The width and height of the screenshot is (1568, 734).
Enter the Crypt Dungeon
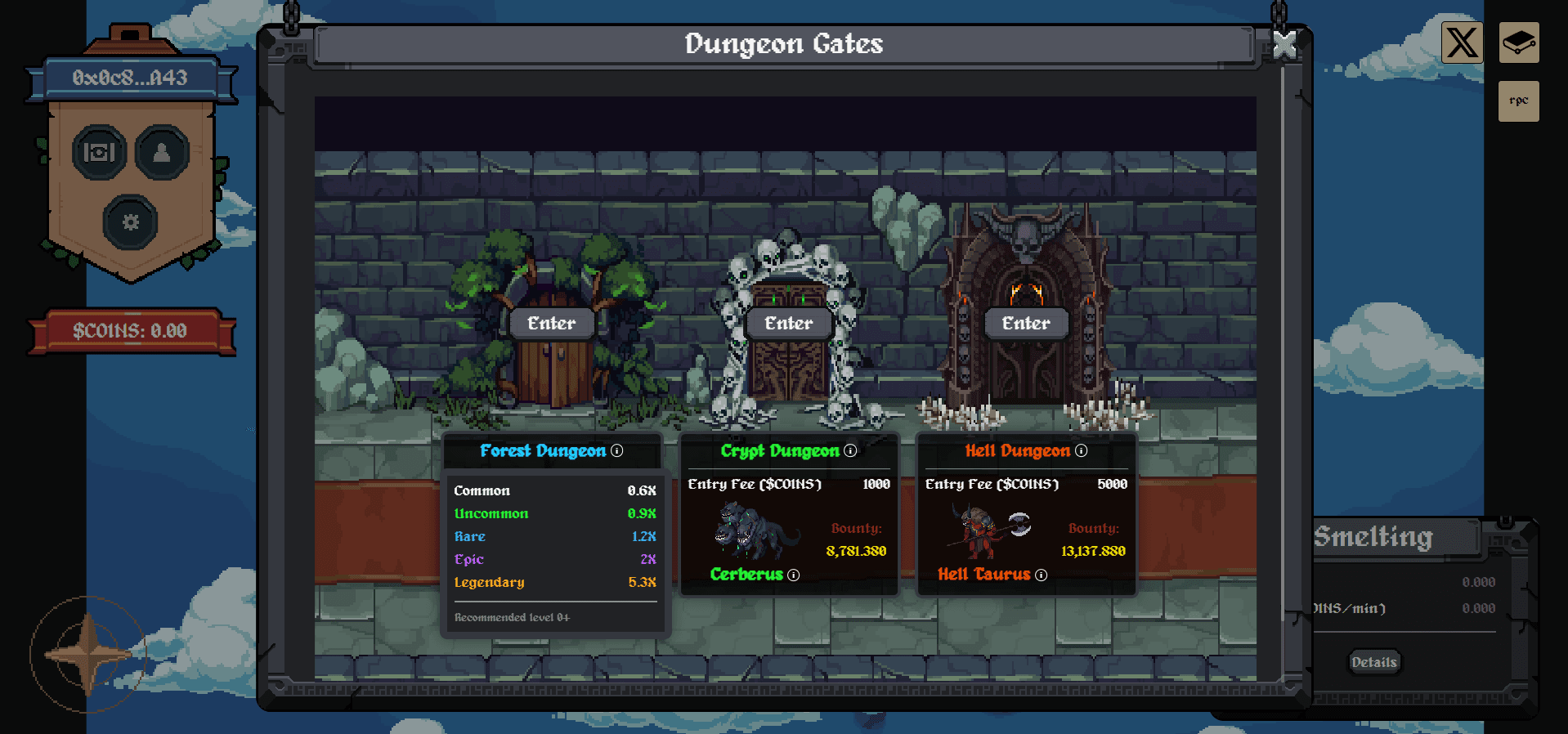click(787, 323)
